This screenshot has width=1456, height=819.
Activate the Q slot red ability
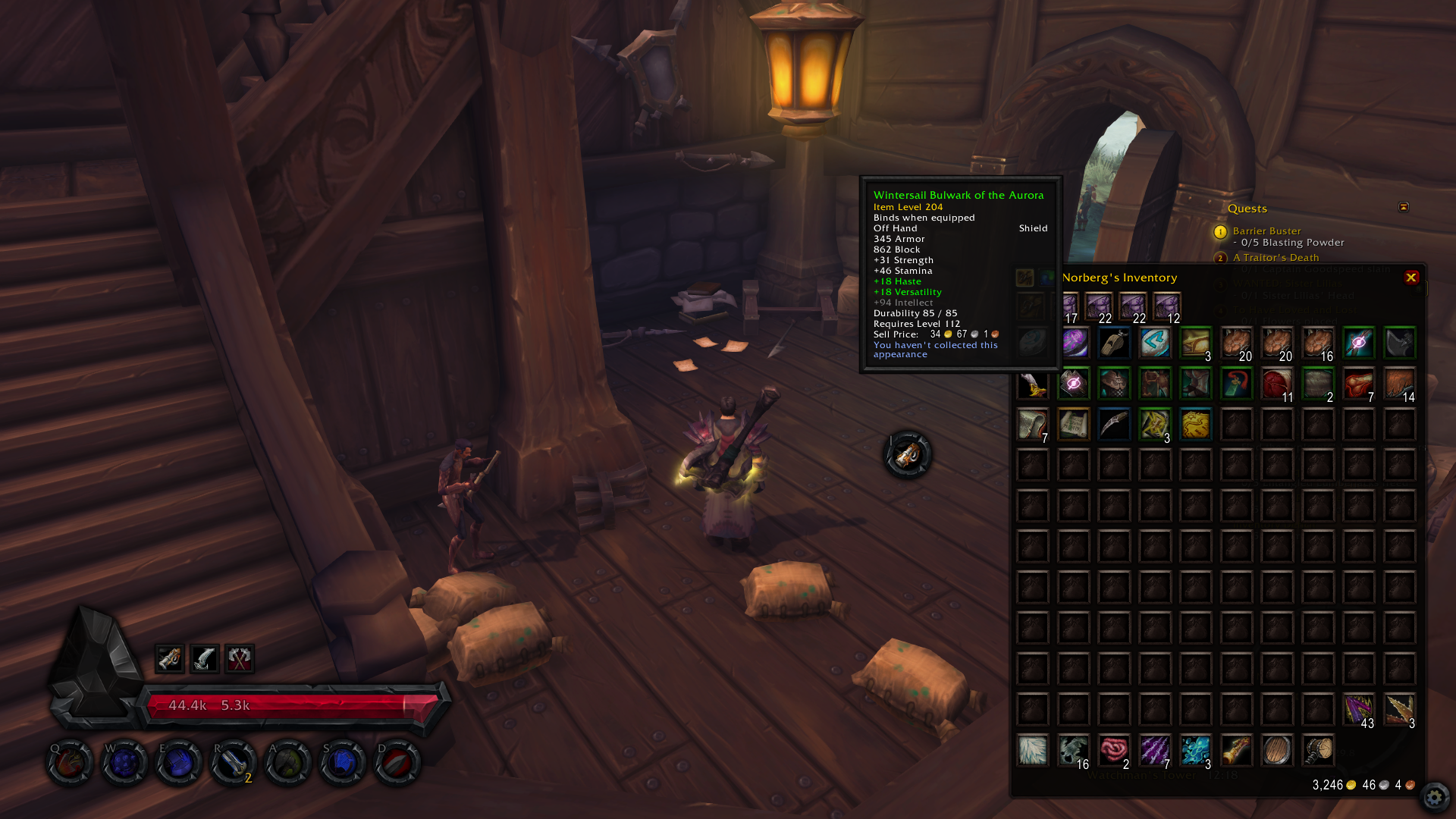(70, 762)
